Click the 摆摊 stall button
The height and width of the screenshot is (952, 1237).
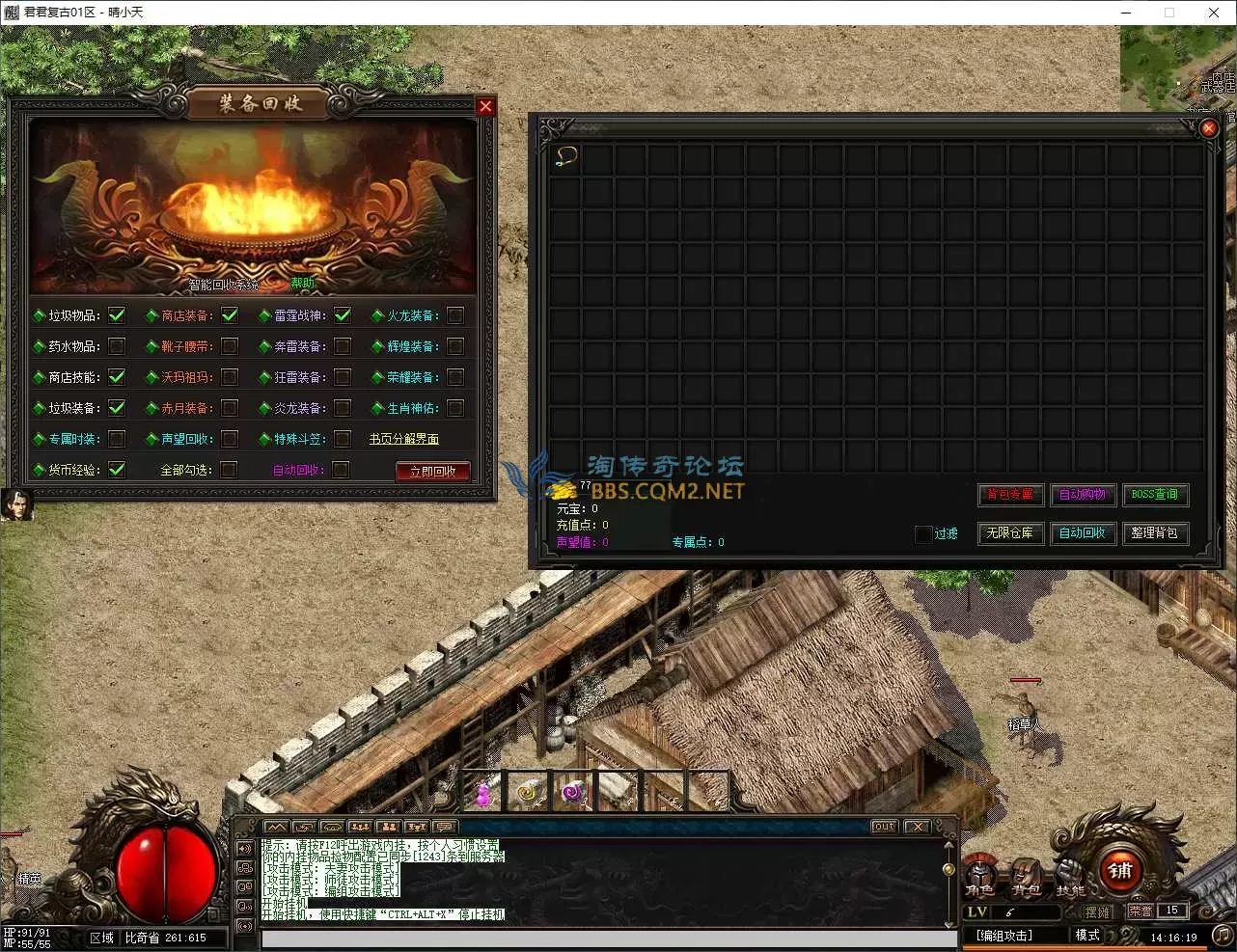click(1097, 911)
